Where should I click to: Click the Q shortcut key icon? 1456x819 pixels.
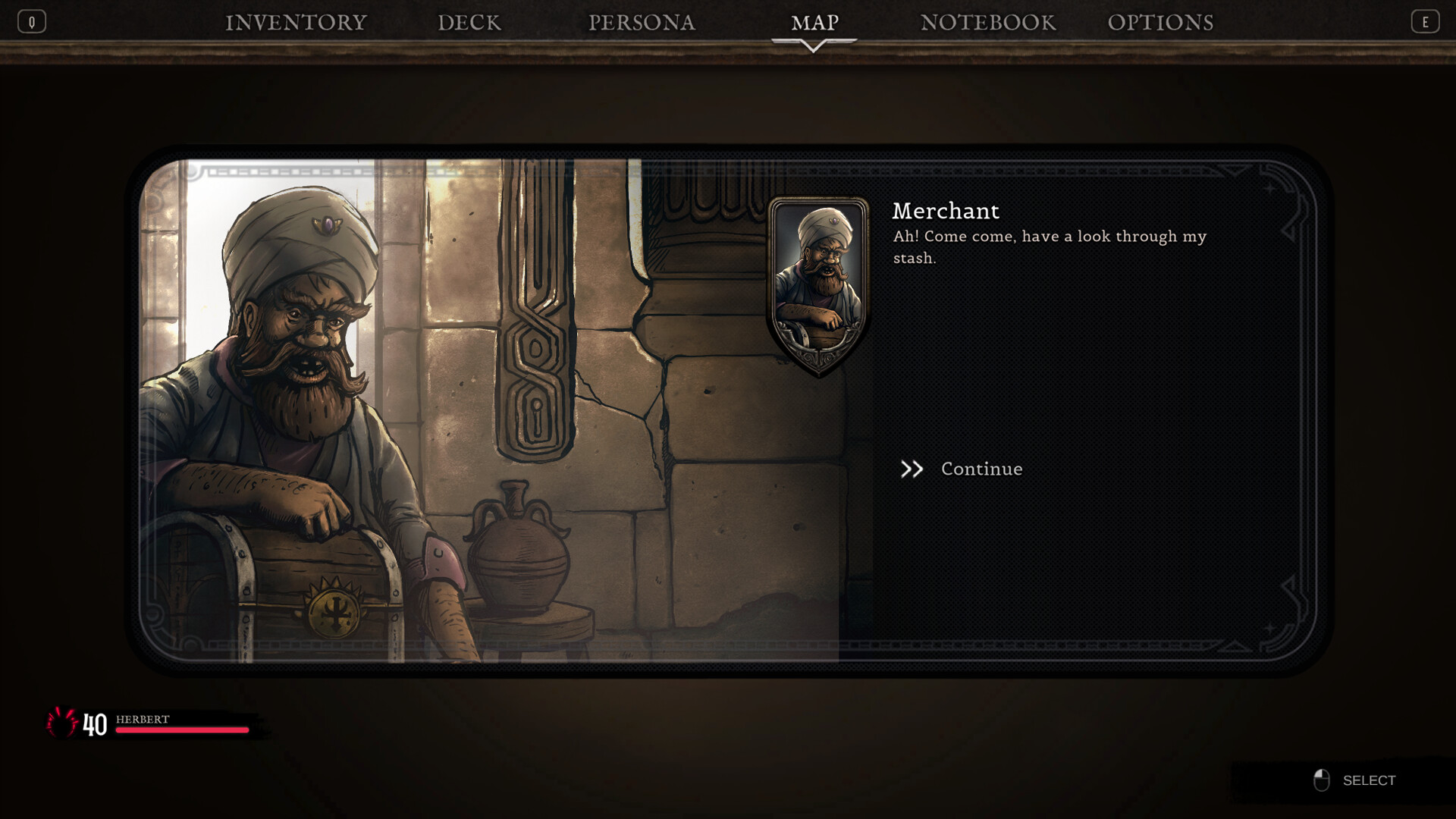click(32, 20)
